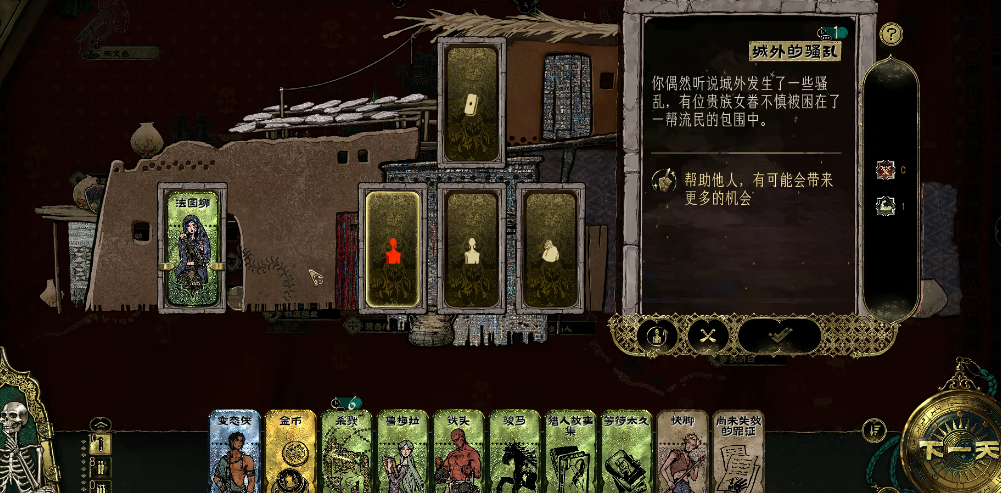Image resolution: width=1001 pixels, height=493 pixels.
Task: Toggle the hand sort icon beside the cards
Action: pyautogui.click(x=875, y=429)
